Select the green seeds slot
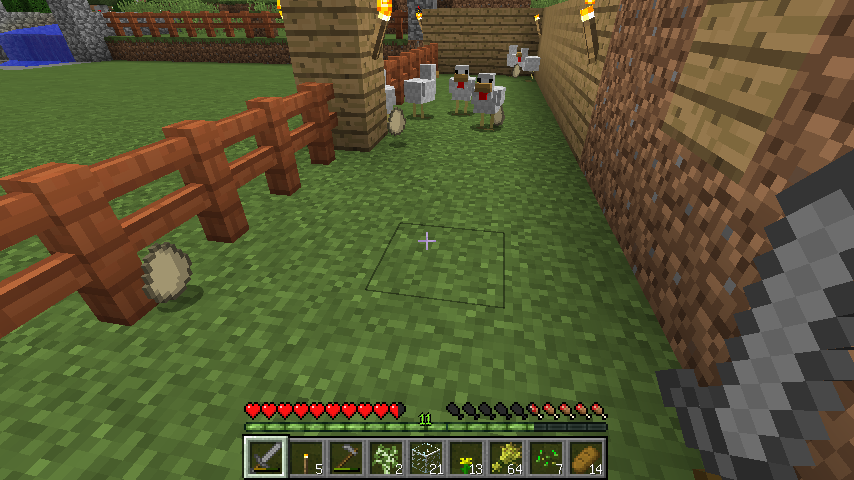Screen dimensions: 854x480 tap(546, 457)
